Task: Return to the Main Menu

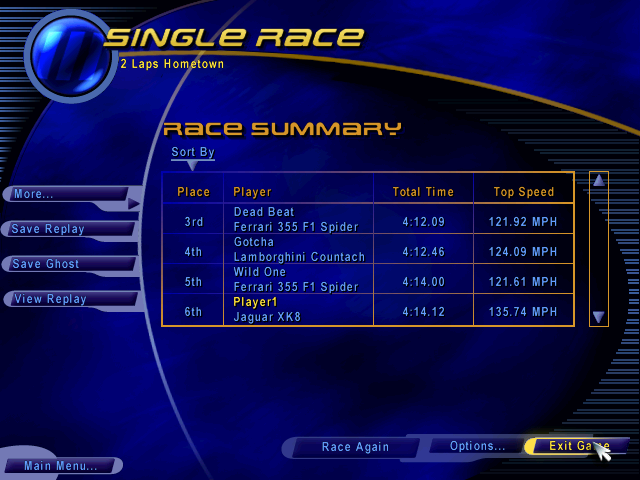Action: pyautogui.click(x=61, y=466)
